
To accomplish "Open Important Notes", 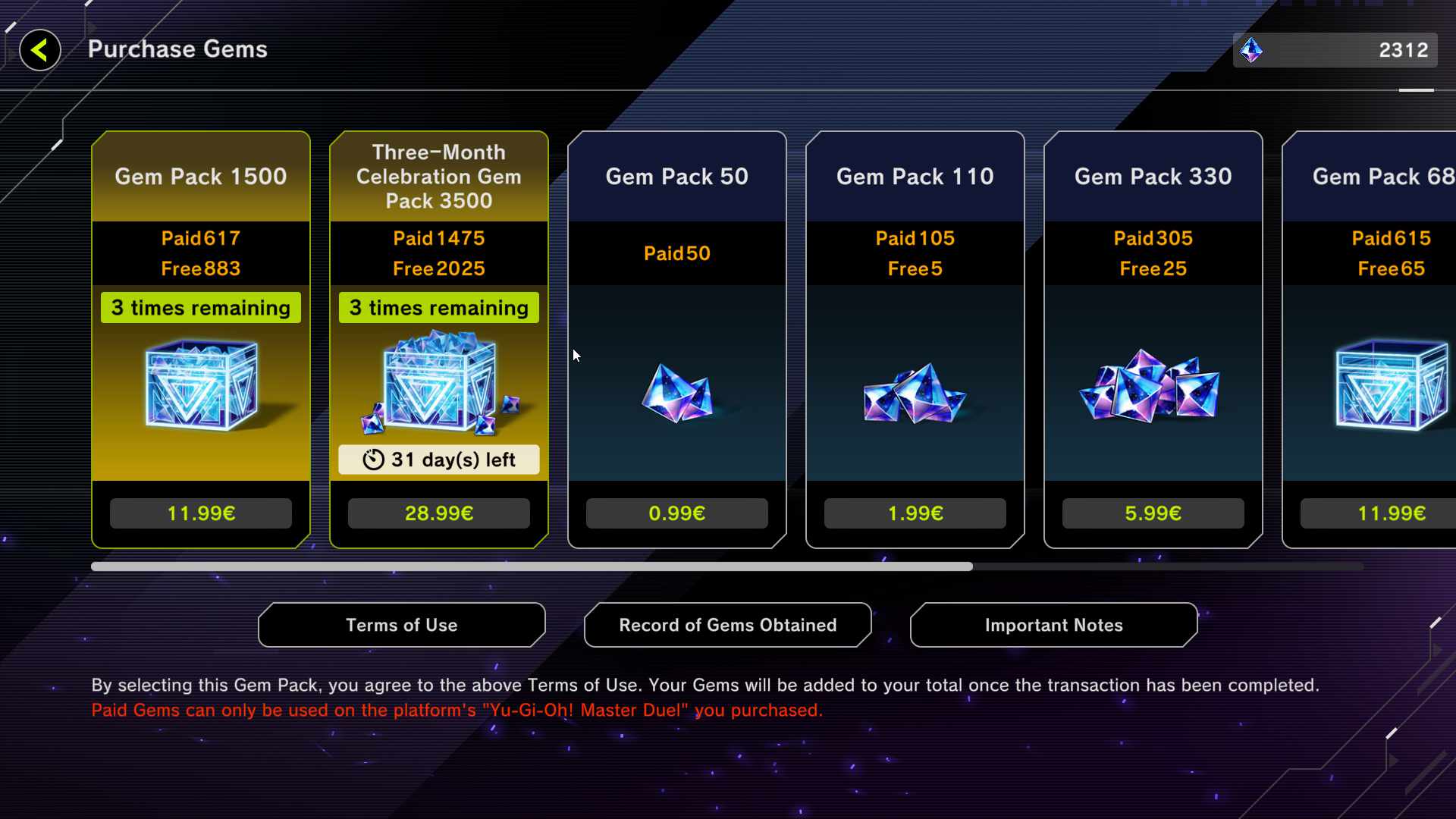I will tap(1053, 625).
